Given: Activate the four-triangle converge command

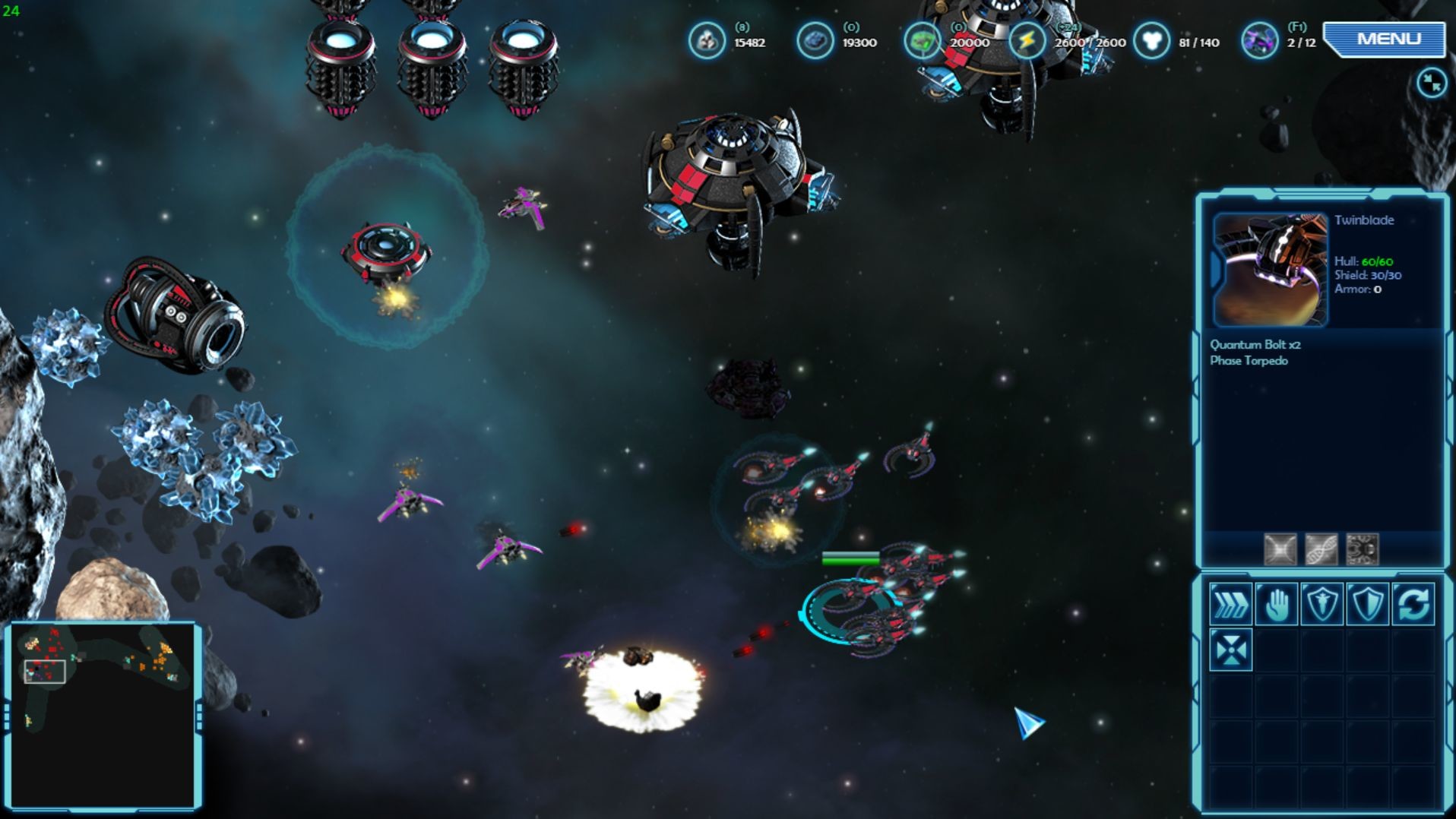Looking at the screenshot, I should [x=1230, y=650].
